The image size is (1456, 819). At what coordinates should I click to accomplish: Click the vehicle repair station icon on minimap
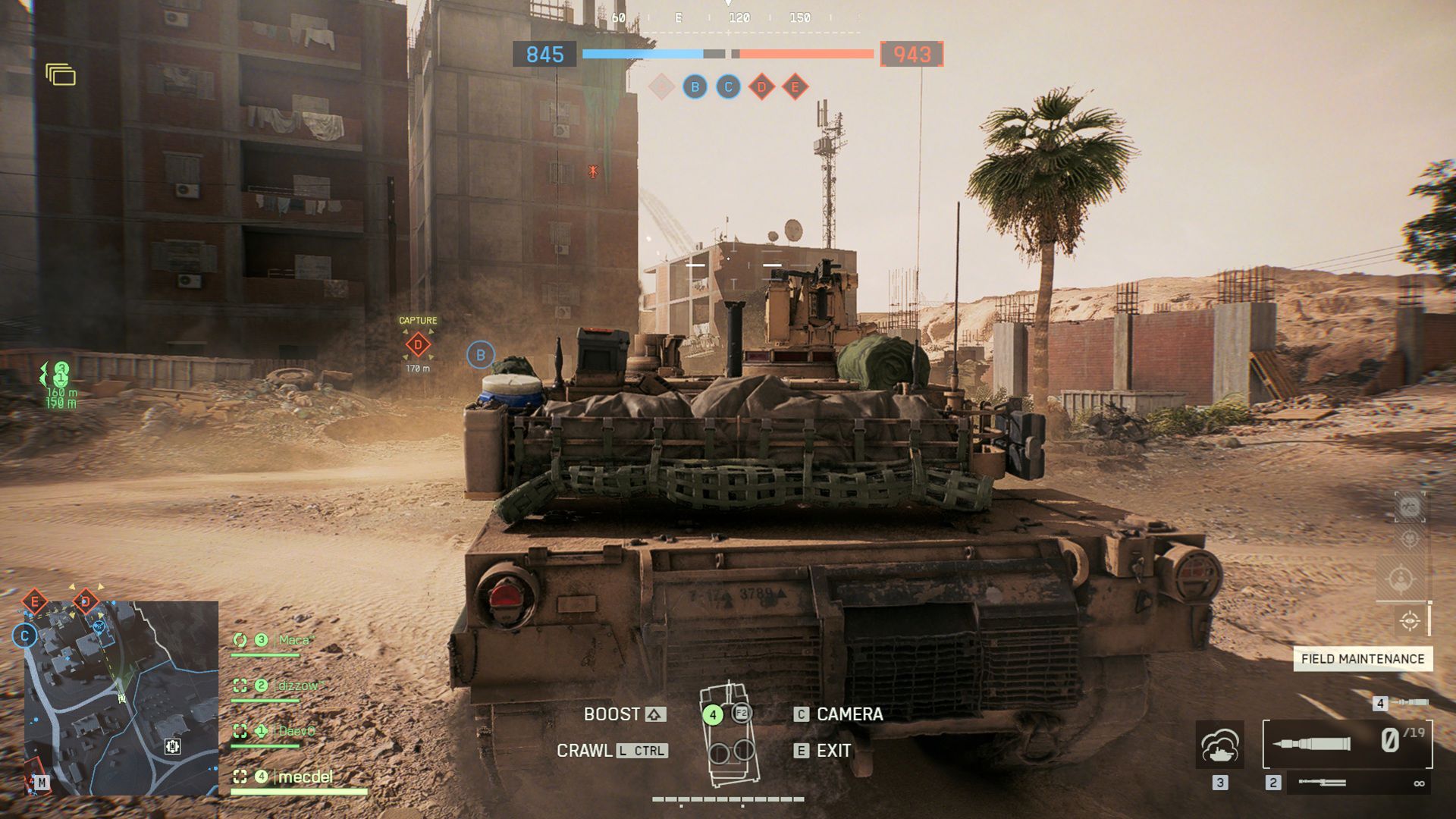[172, 746]
